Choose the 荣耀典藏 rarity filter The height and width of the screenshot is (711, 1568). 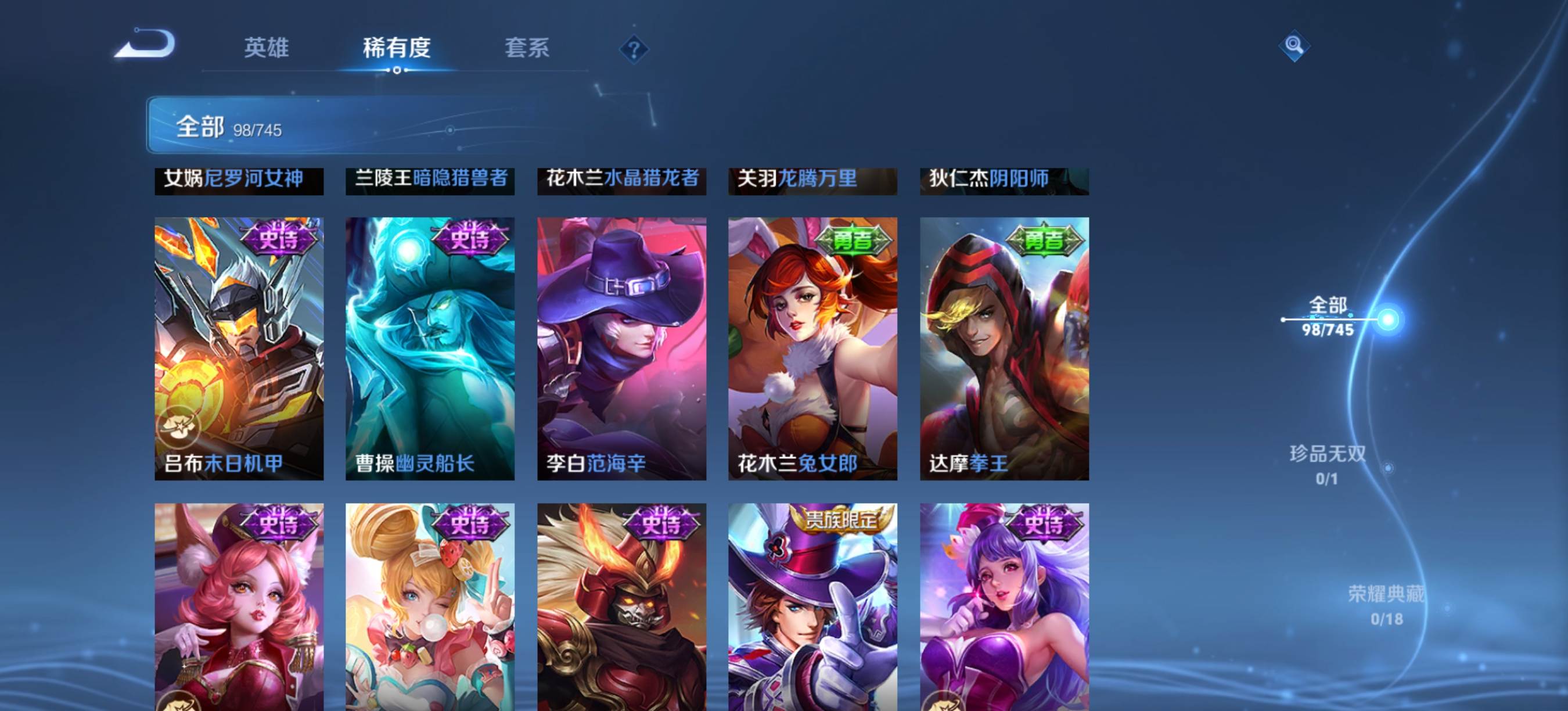(x=1386, y=605)
